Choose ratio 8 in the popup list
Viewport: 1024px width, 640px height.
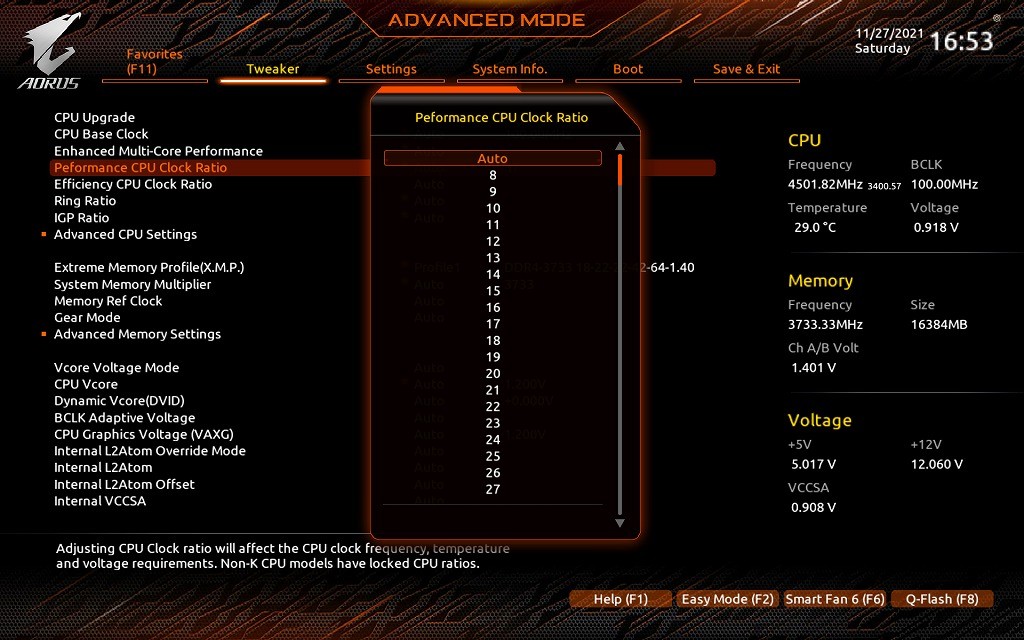coord(493,175)
